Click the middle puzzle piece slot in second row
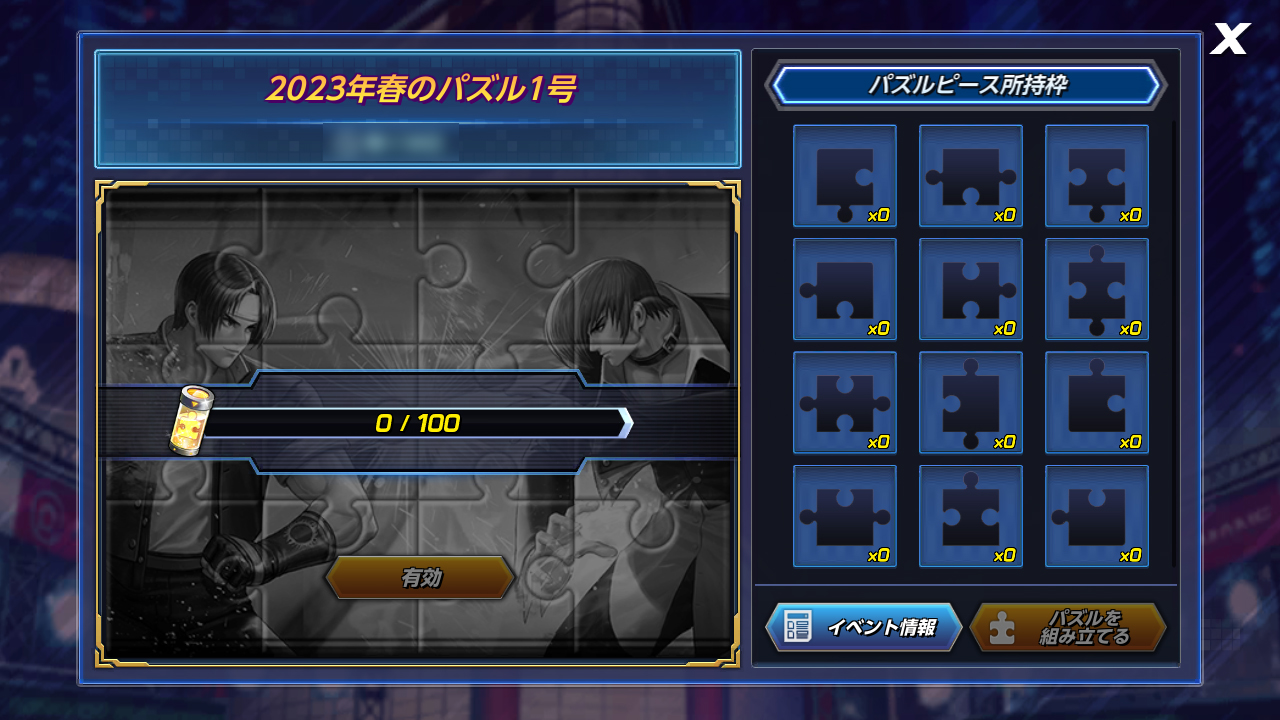This screenshot has height=720, width=1280. coord(971,289)
